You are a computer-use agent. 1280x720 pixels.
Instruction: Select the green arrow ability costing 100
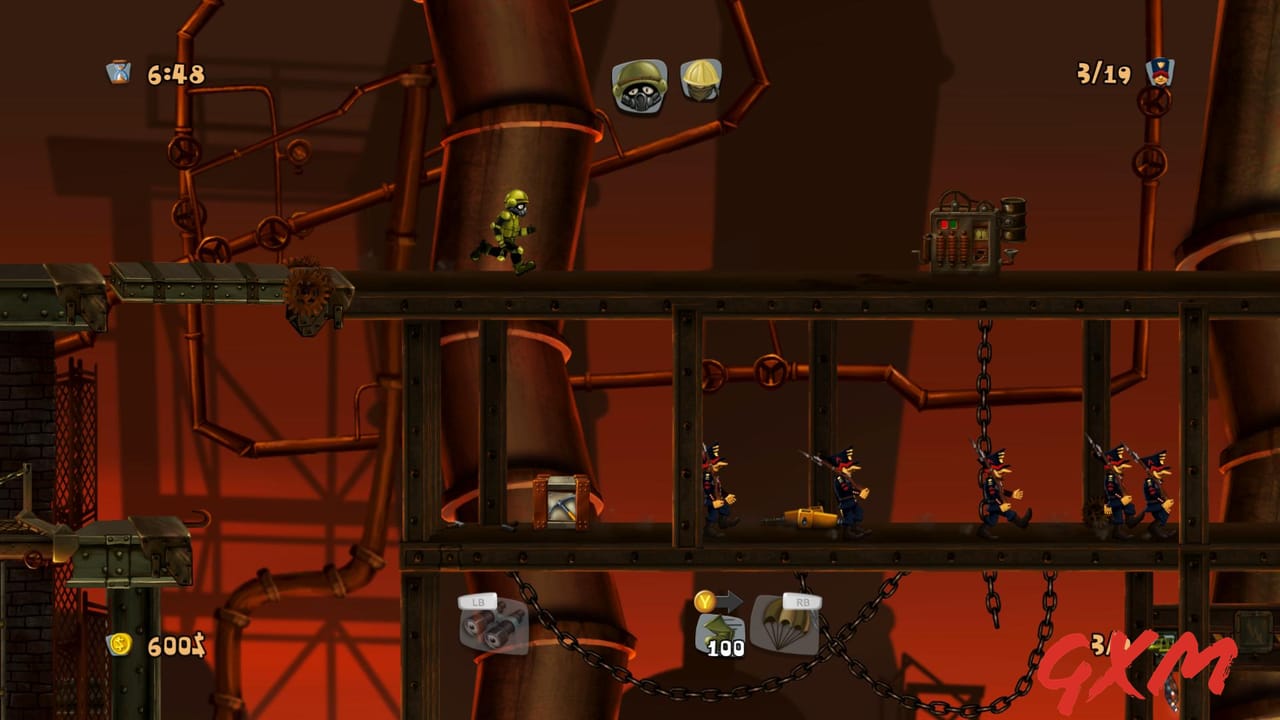[719, 630]
